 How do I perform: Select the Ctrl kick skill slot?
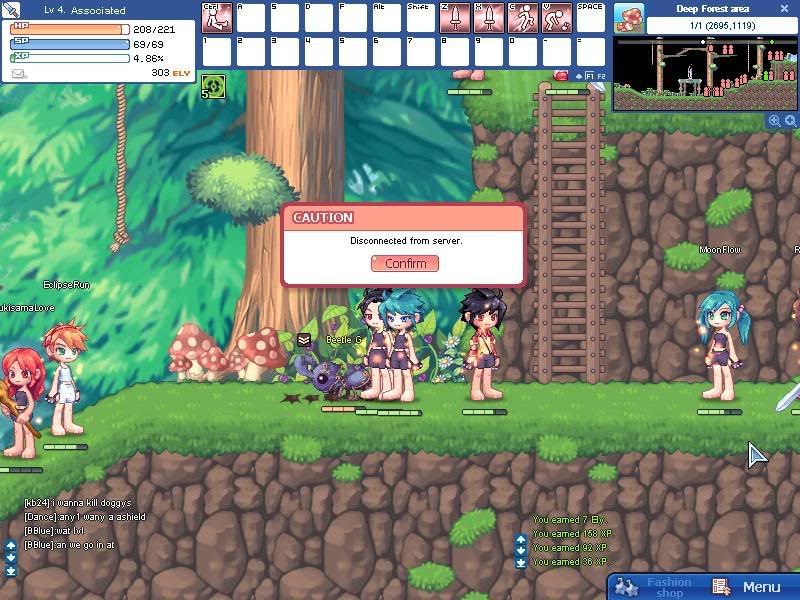tap(217, 17)
